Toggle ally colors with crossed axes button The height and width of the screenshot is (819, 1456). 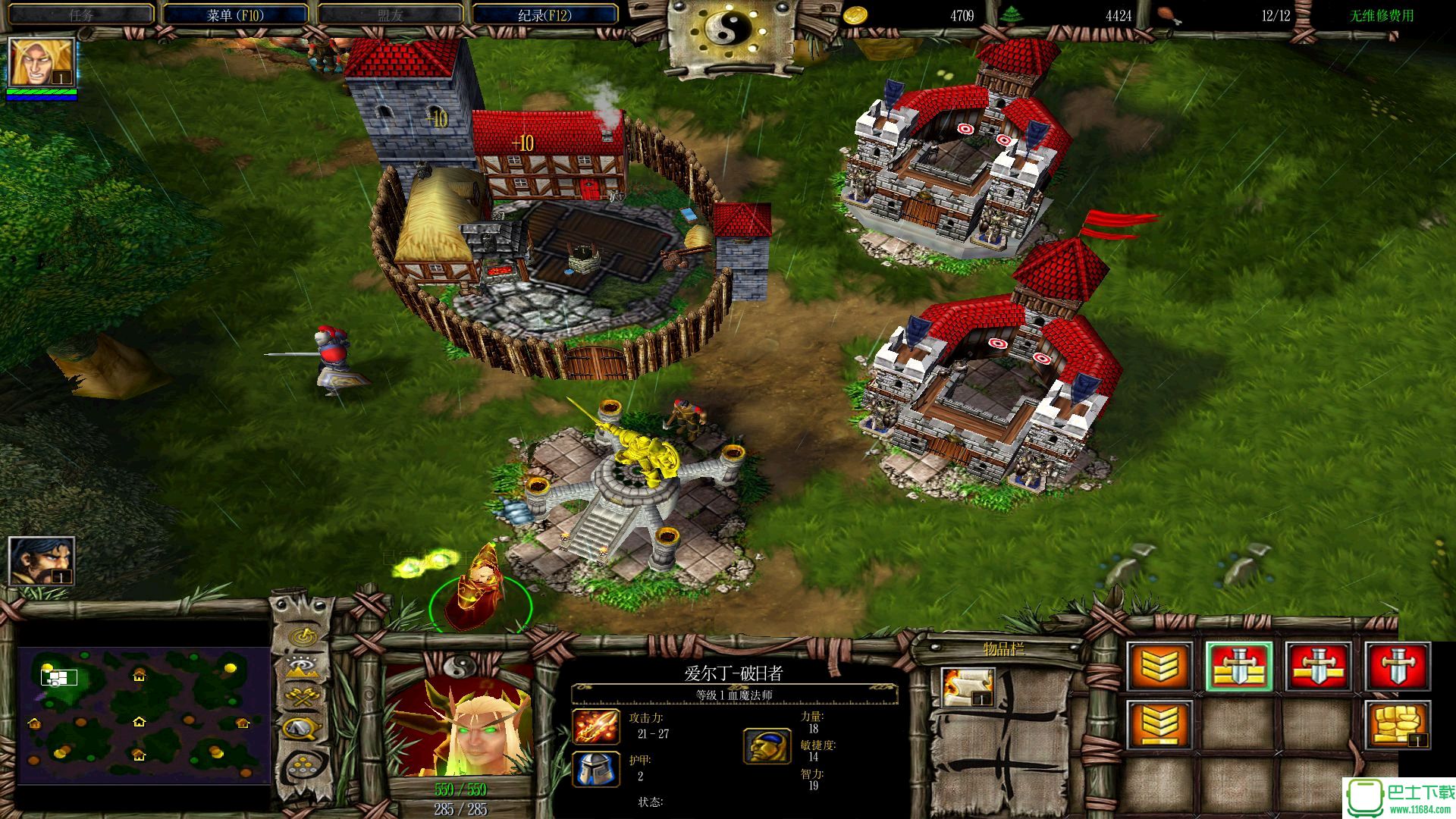[x=303, y=698]
